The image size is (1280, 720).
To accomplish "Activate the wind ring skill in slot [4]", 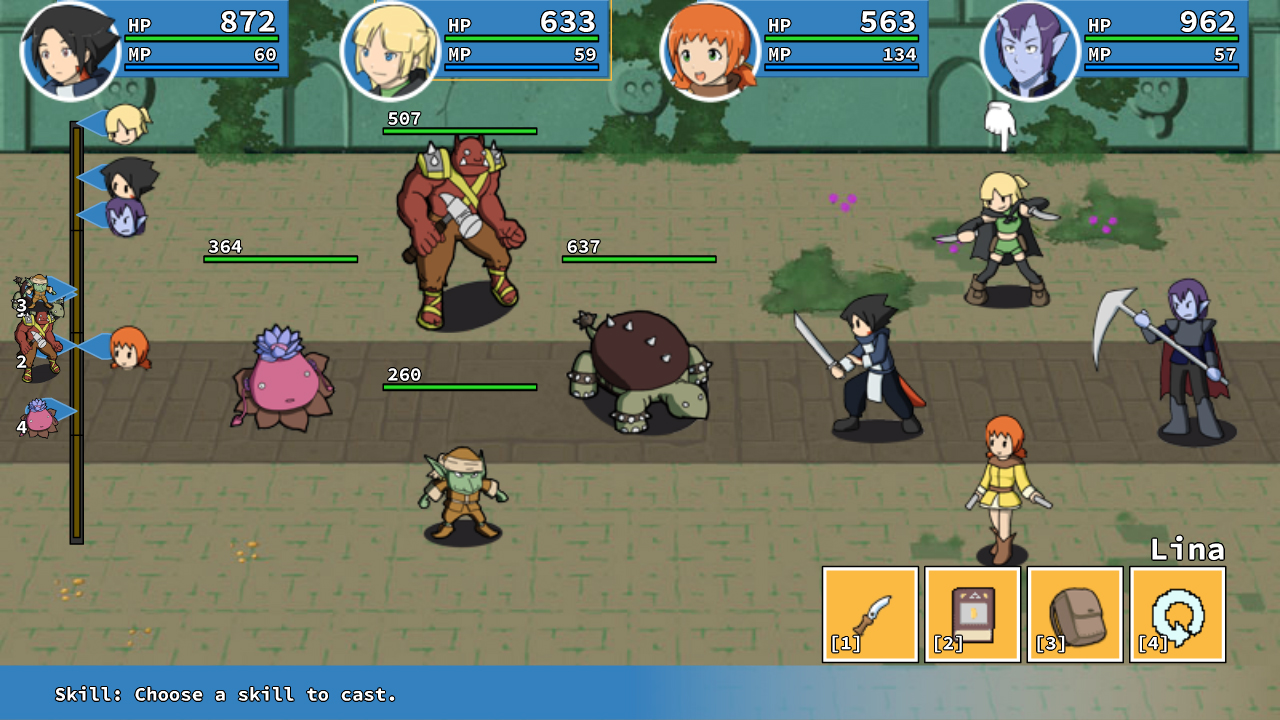I will [x=1178, y=613].
